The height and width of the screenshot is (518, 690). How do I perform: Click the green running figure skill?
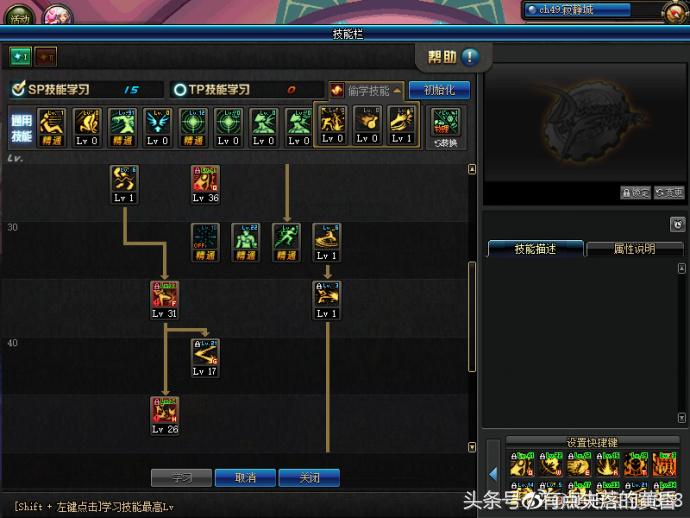[x=287, y=237]
